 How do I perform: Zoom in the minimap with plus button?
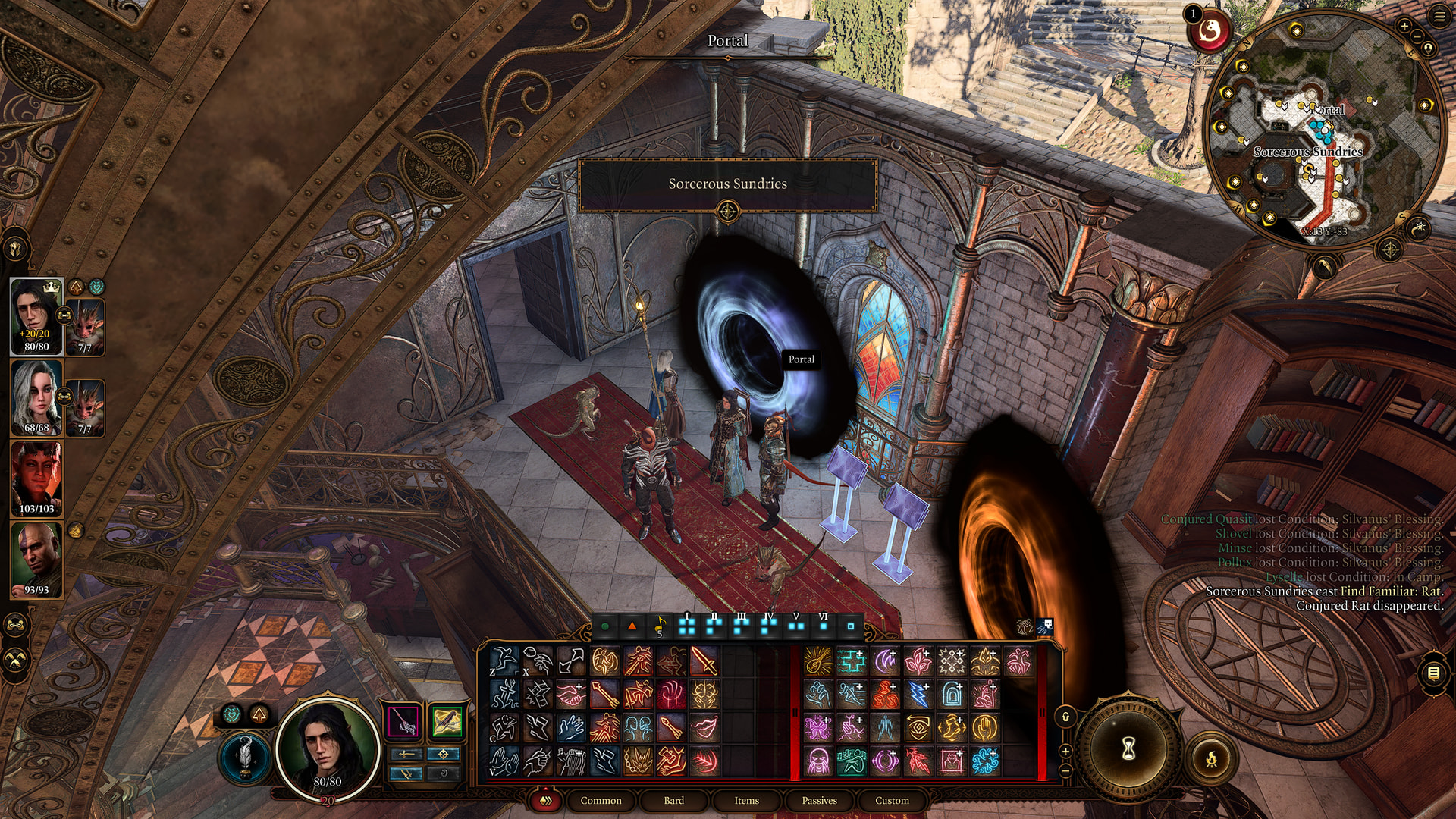[x=1404, y=27]
